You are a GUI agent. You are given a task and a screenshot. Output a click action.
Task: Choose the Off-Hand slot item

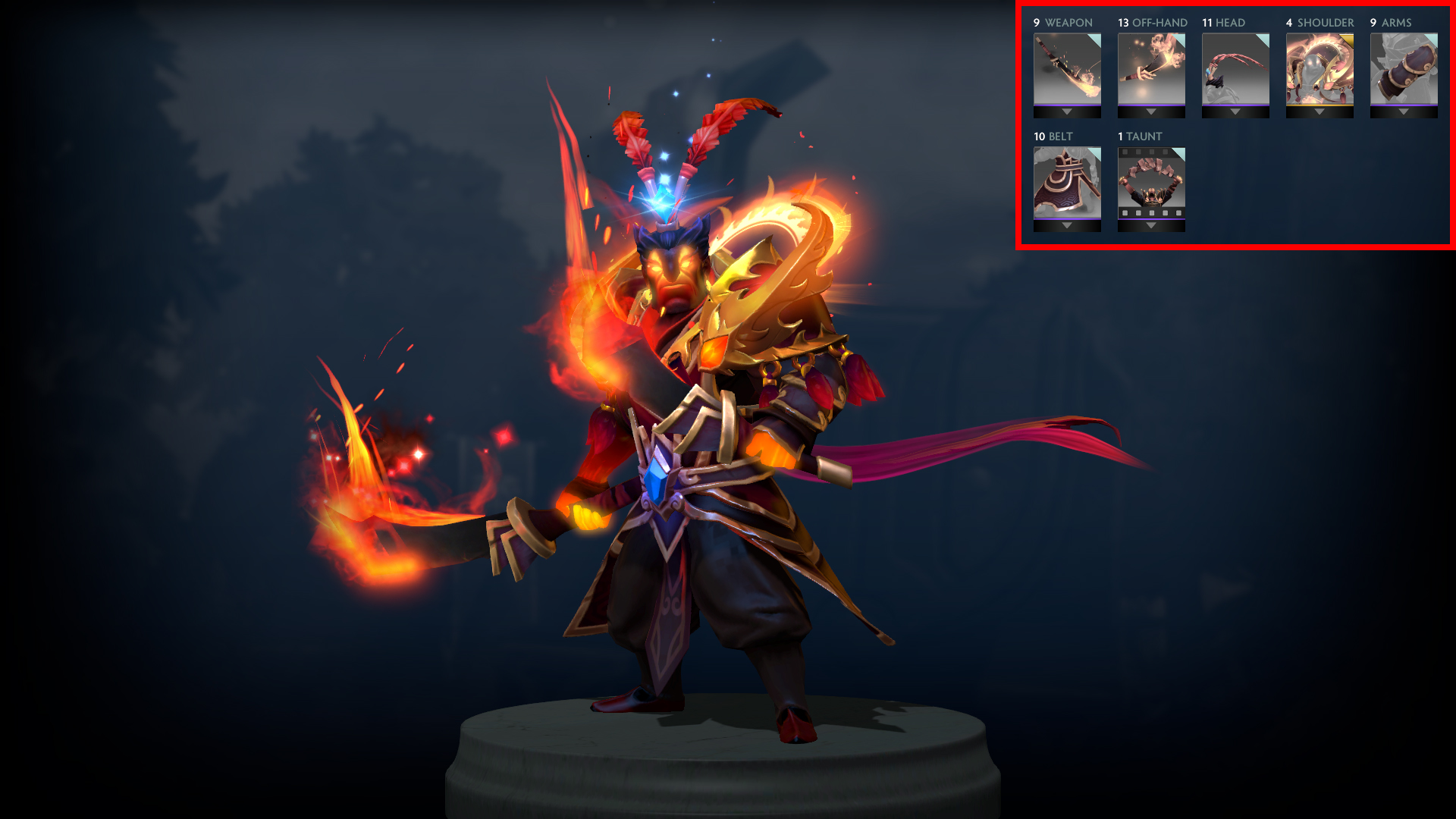pyautogui.click(x=1151, y=69)
